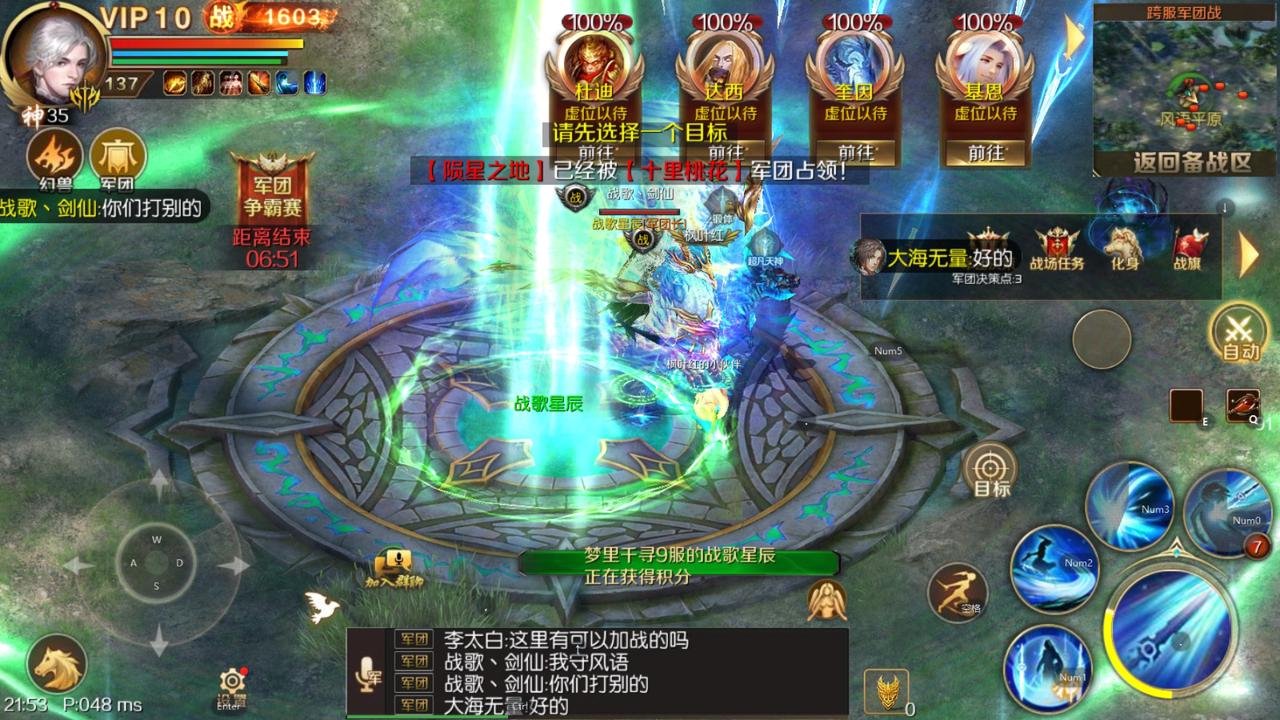Image resolution: width=1280 pixels, height=720 pixels.
Task: Toggle the chat panel microphone button
Action: coord(369,672)
